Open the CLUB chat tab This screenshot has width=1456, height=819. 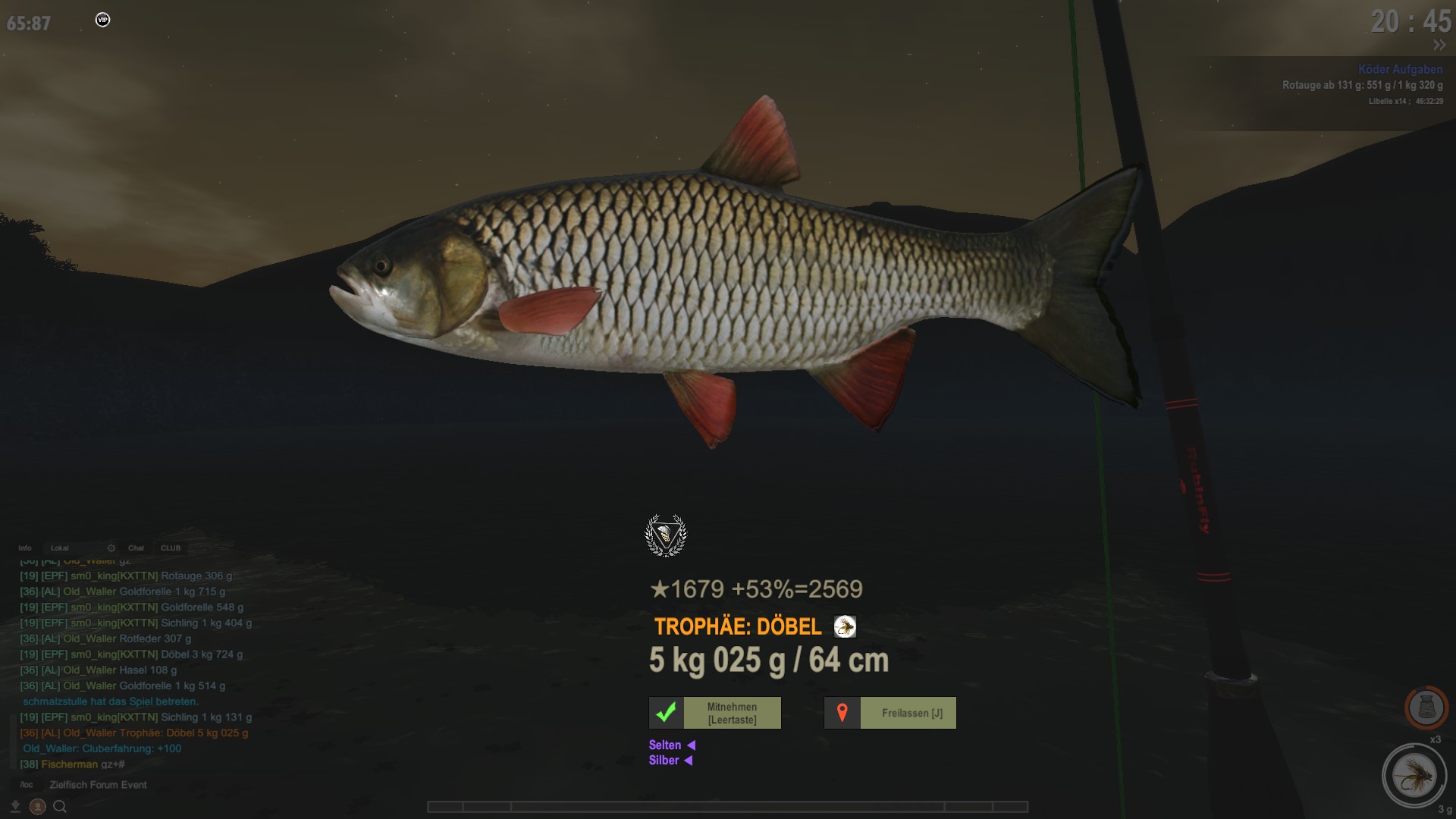pos(171,548)
